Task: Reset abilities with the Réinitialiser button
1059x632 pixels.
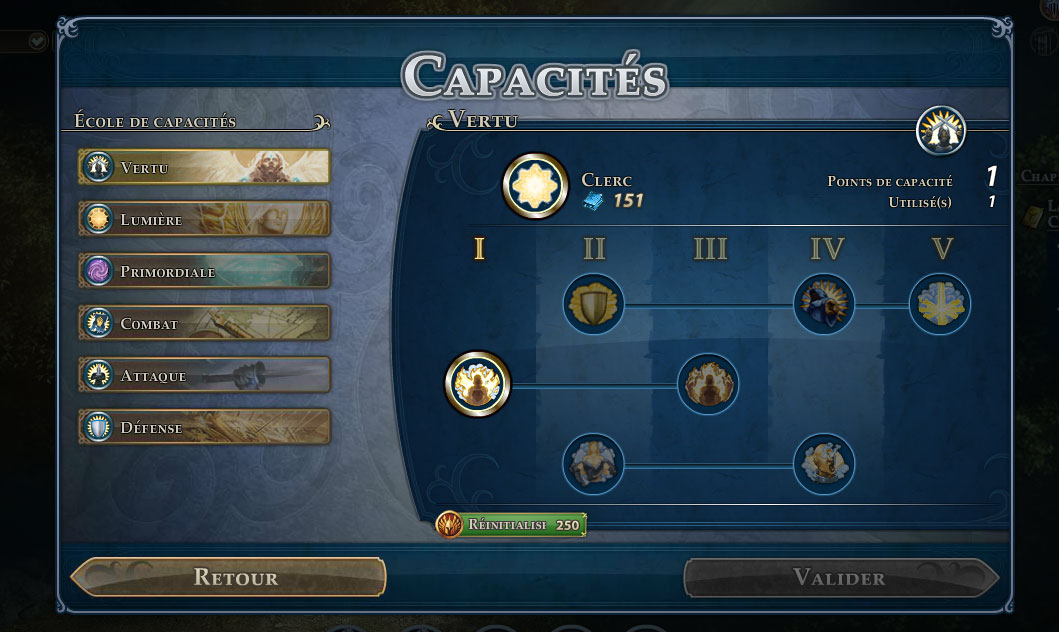Action: coord(511,524)
